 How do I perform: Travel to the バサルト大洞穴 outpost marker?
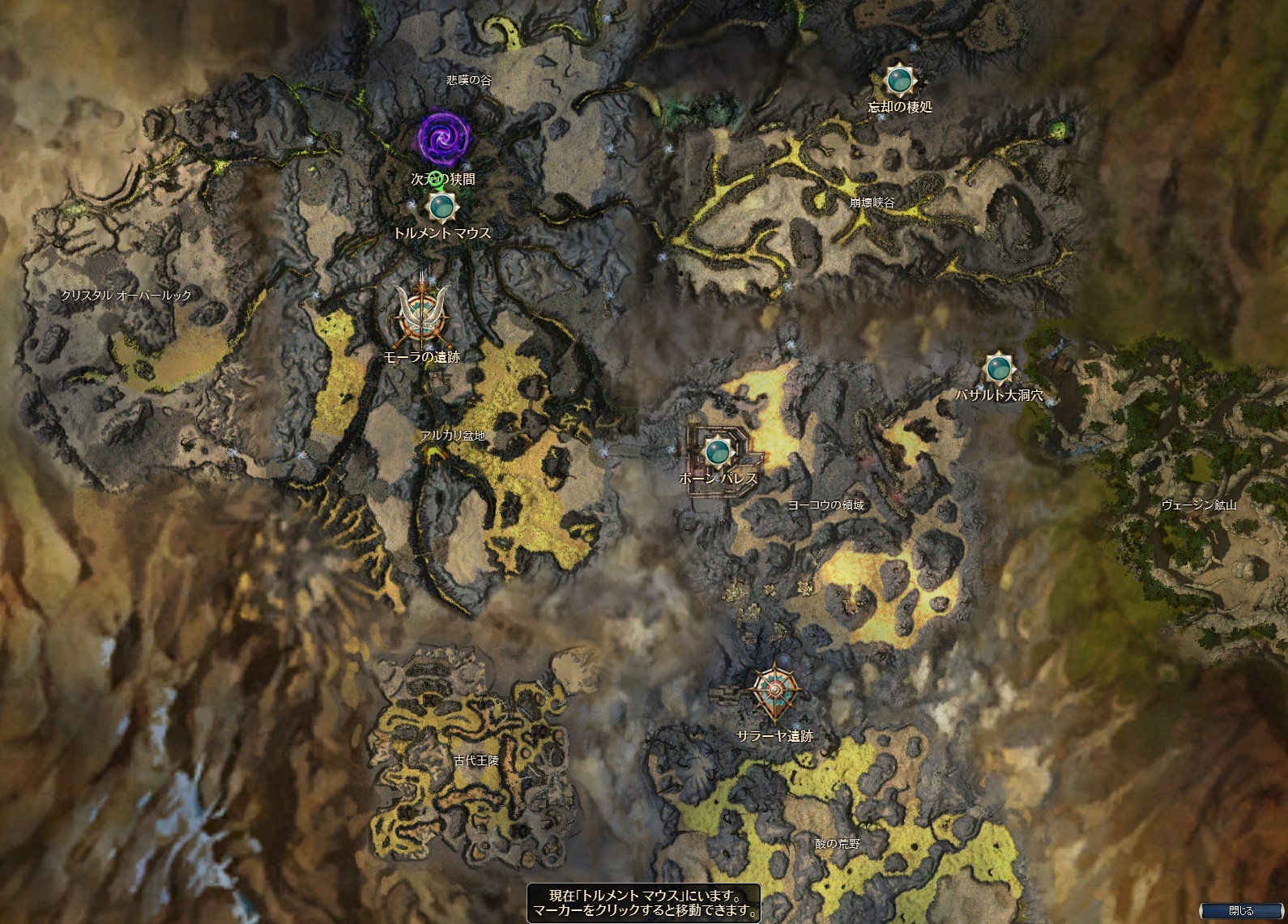(998, 369)
